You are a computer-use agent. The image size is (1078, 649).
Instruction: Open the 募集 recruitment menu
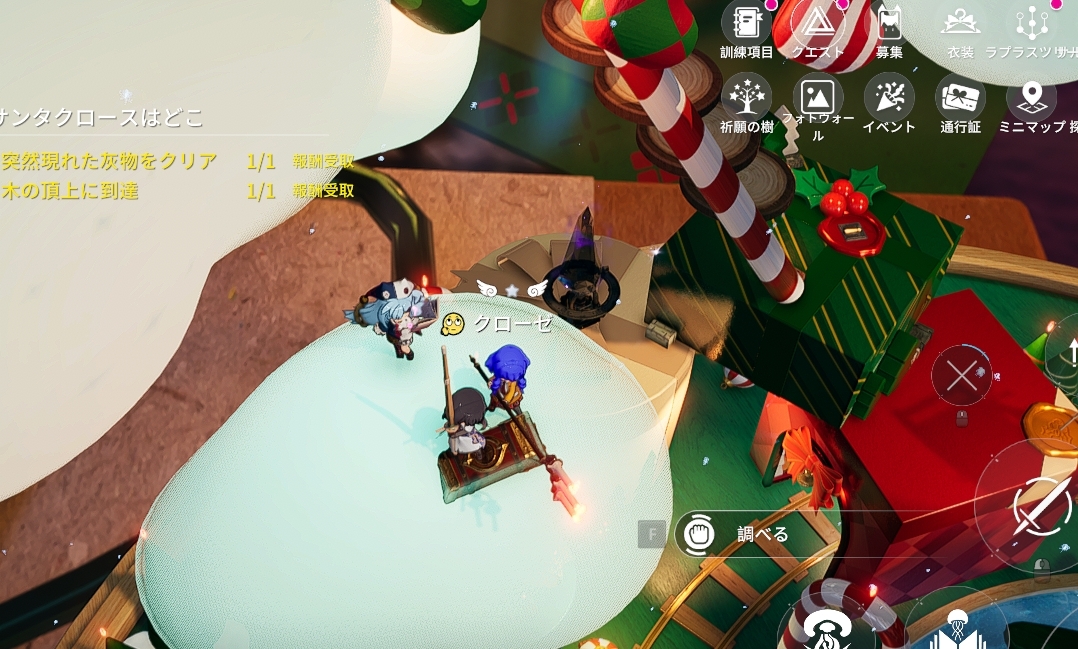point(889,24)
